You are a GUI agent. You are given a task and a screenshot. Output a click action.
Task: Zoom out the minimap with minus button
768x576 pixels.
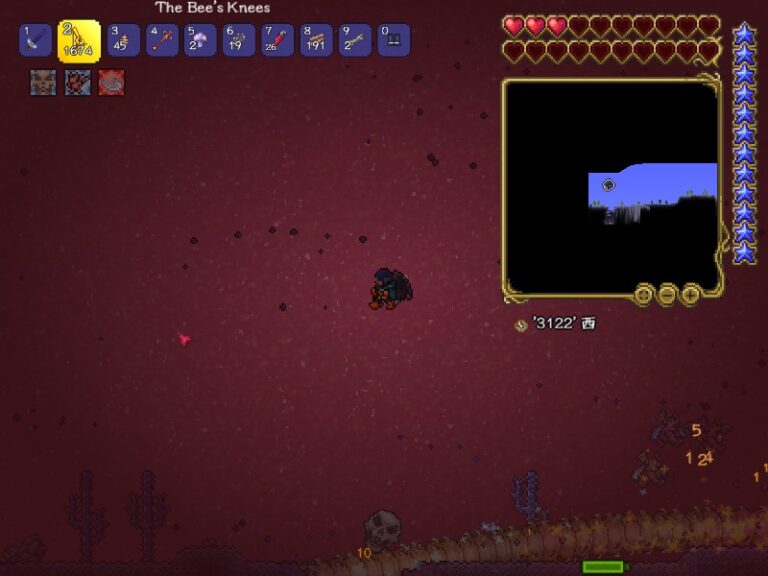pos(667,294)
